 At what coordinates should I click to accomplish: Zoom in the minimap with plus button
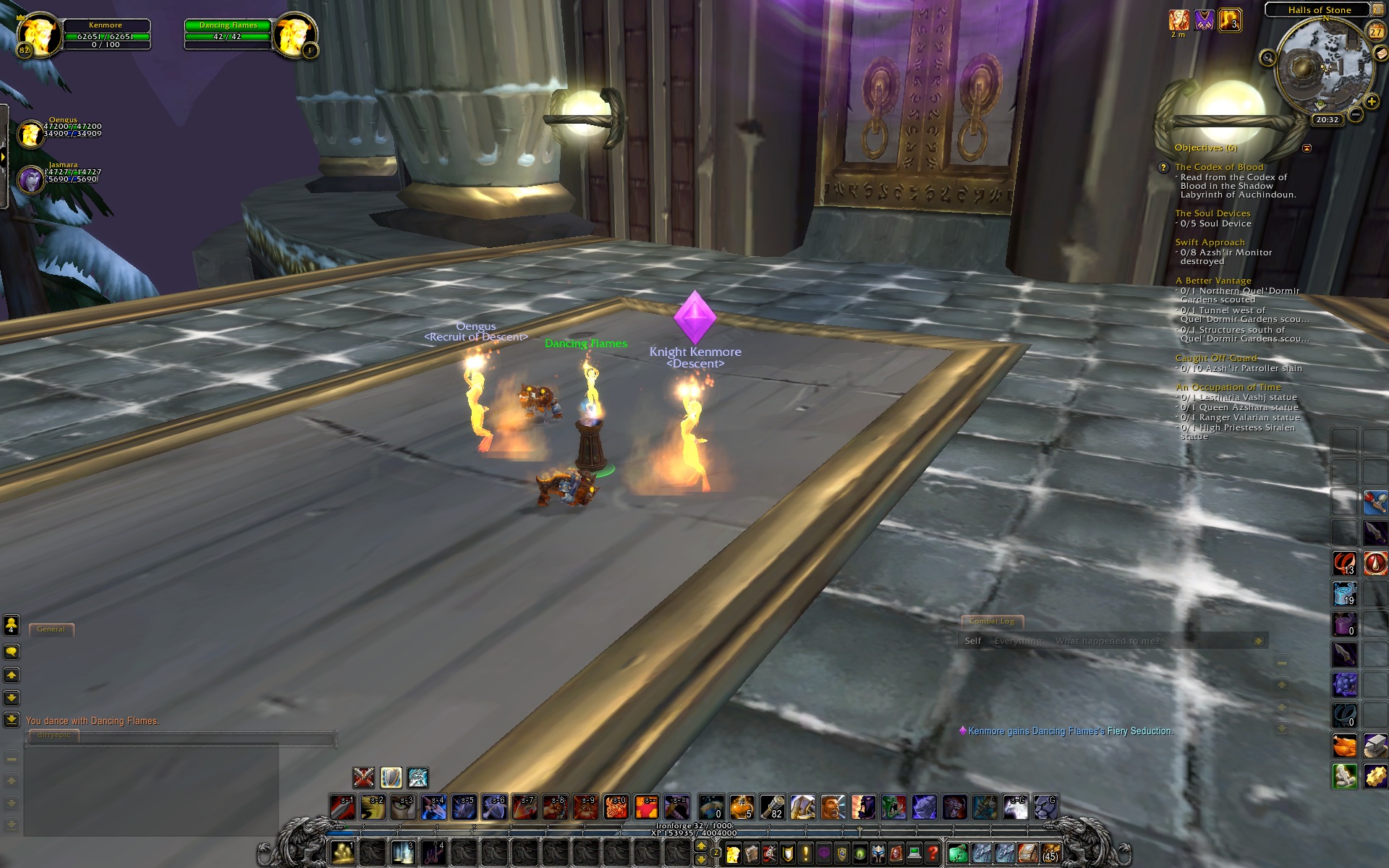point(1372,102)
